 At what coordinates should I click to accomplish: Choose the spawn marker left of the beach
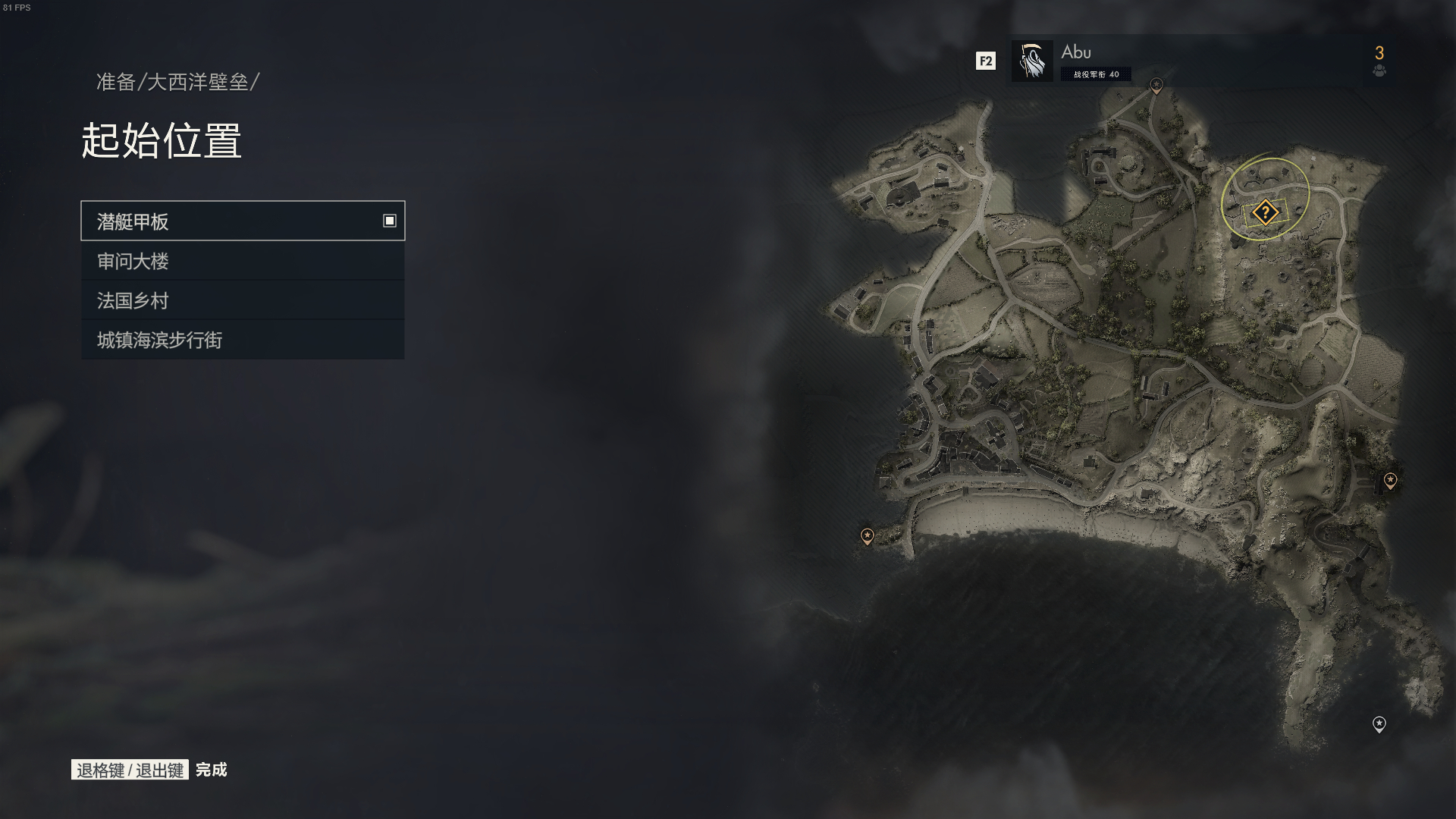(x=867, y=536)
